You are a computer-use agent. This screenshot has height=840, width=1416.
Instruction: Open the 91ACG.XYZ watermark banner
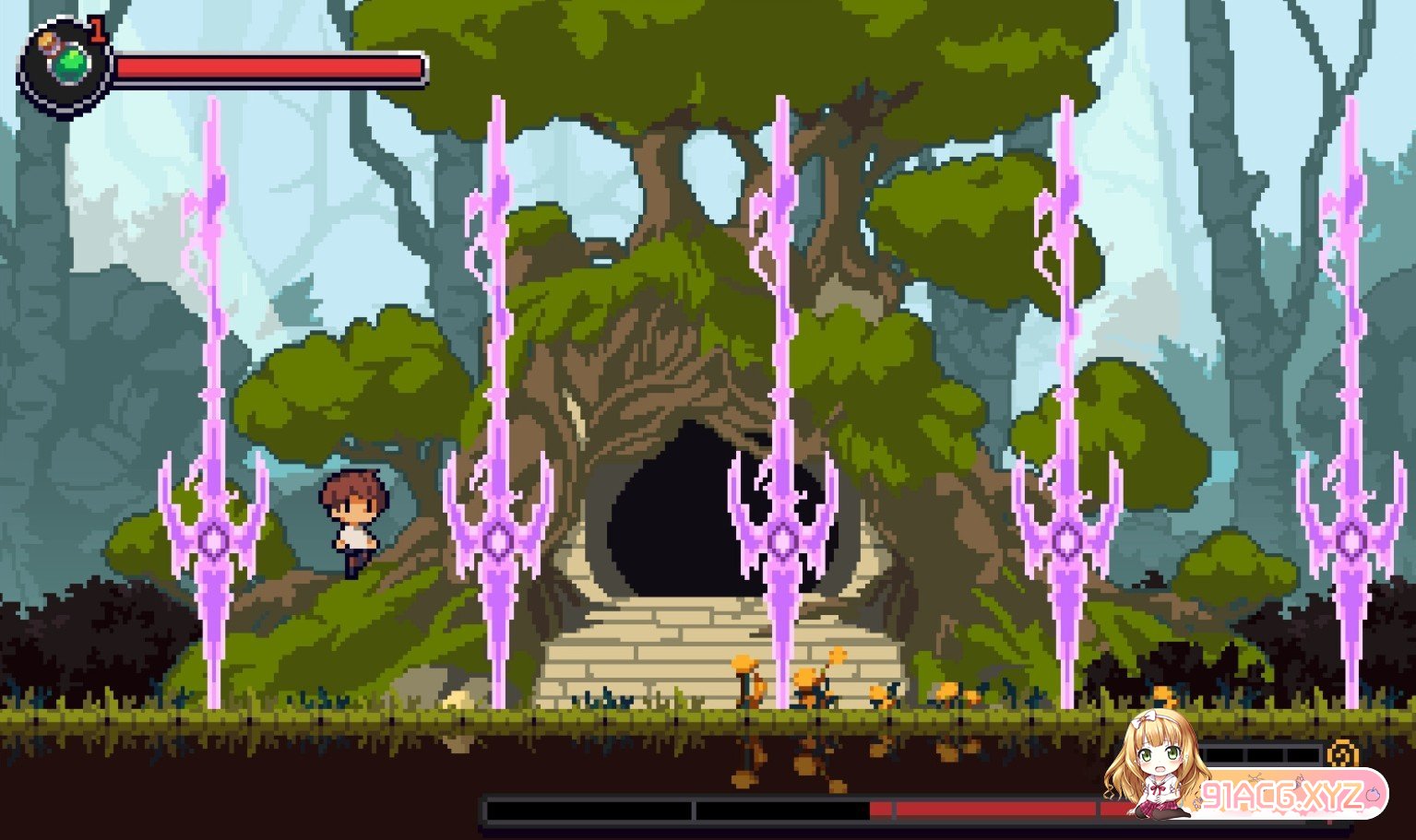(x=1282, y=795)
